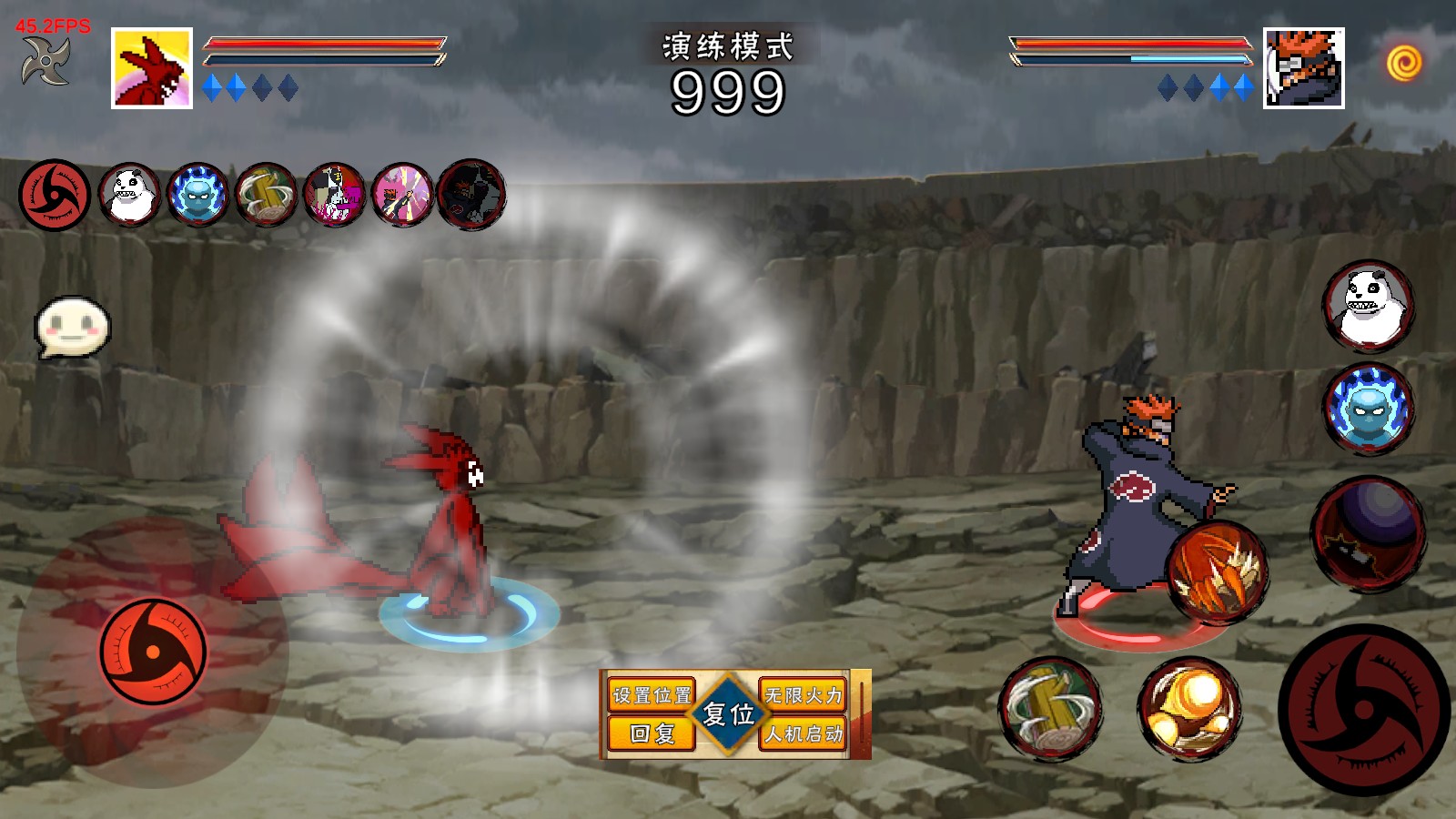This screenshot has width=1456, height=819.
Task: Use the glowing yellow orb skill
Action: [1190, 710]
